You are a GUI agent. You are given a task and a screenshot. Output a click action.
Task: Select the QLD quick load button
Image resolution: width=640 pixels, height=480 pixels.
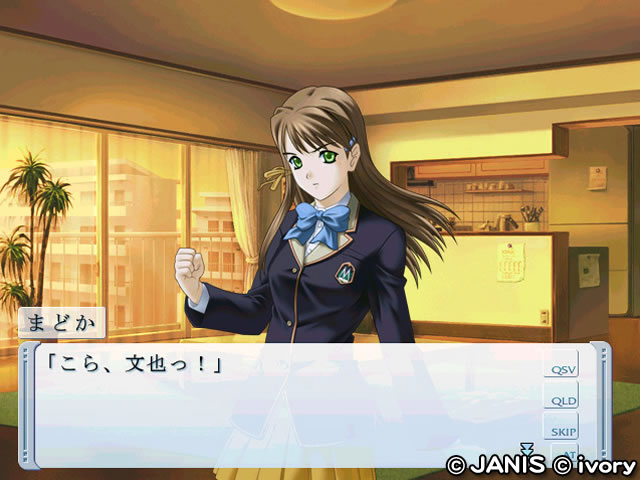point(561,400)
